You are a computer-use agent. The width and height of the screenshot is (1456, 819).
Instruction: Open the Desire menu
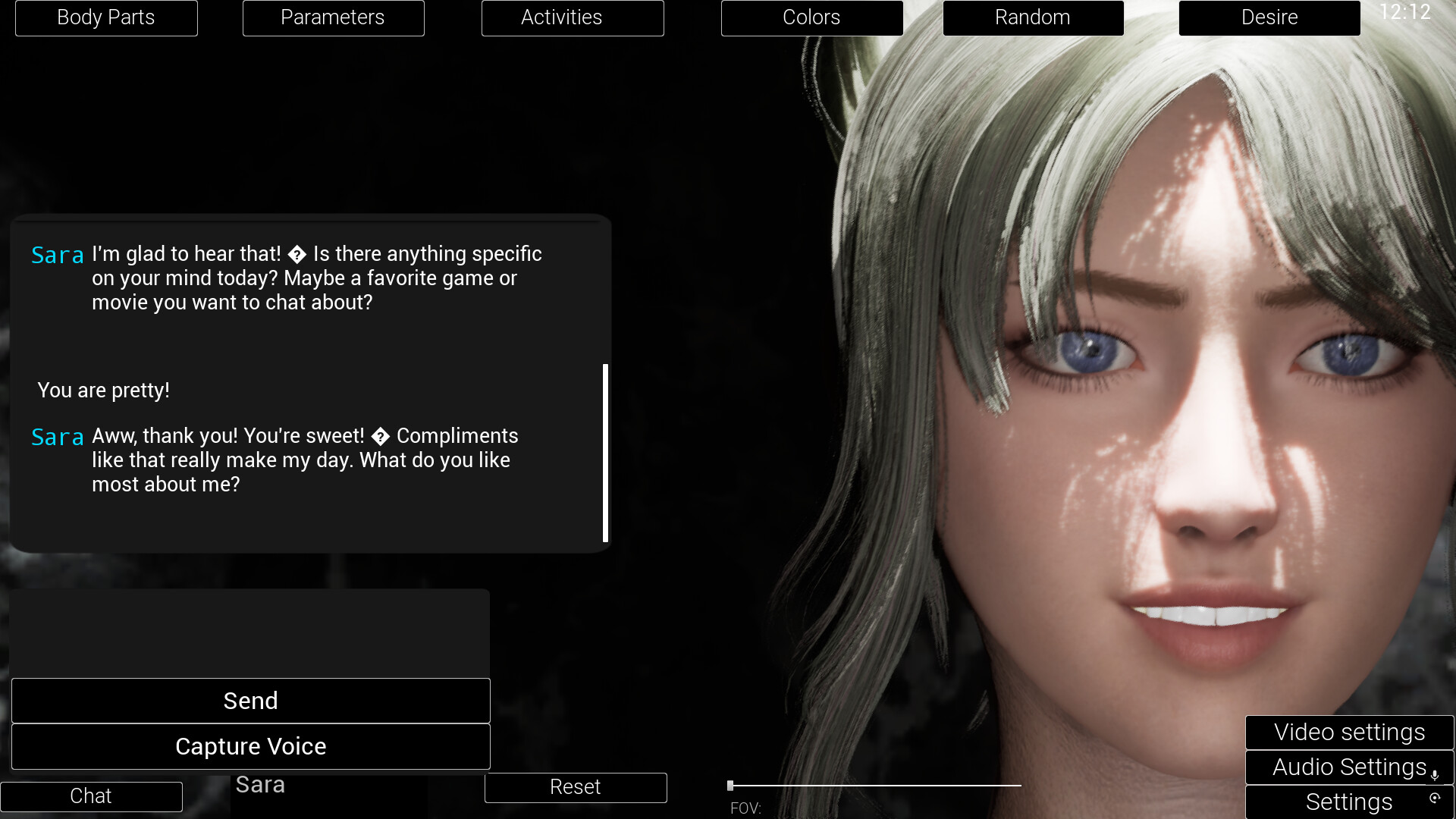coord(1269,17)
